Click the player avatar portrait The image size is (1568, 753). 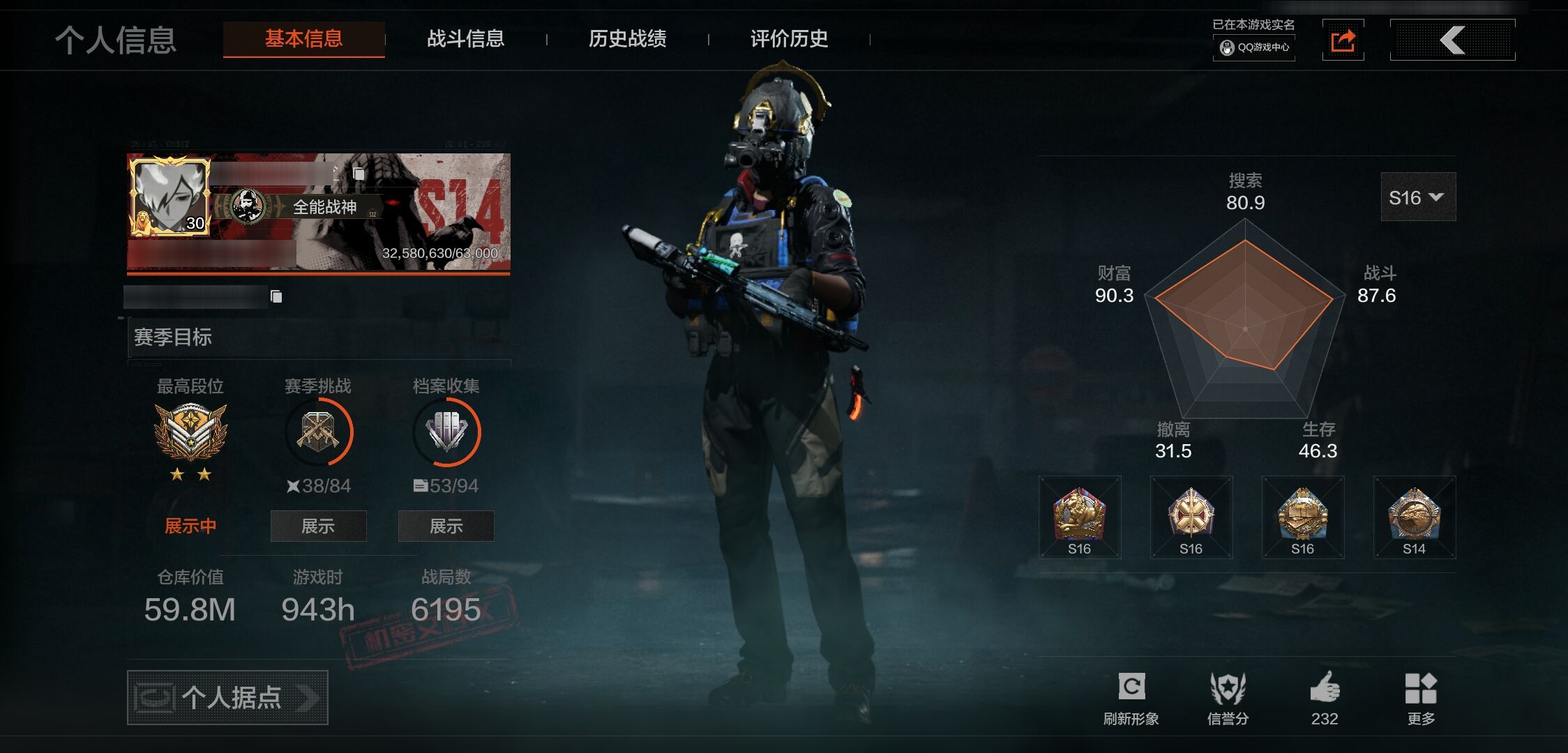click(169, 197)
